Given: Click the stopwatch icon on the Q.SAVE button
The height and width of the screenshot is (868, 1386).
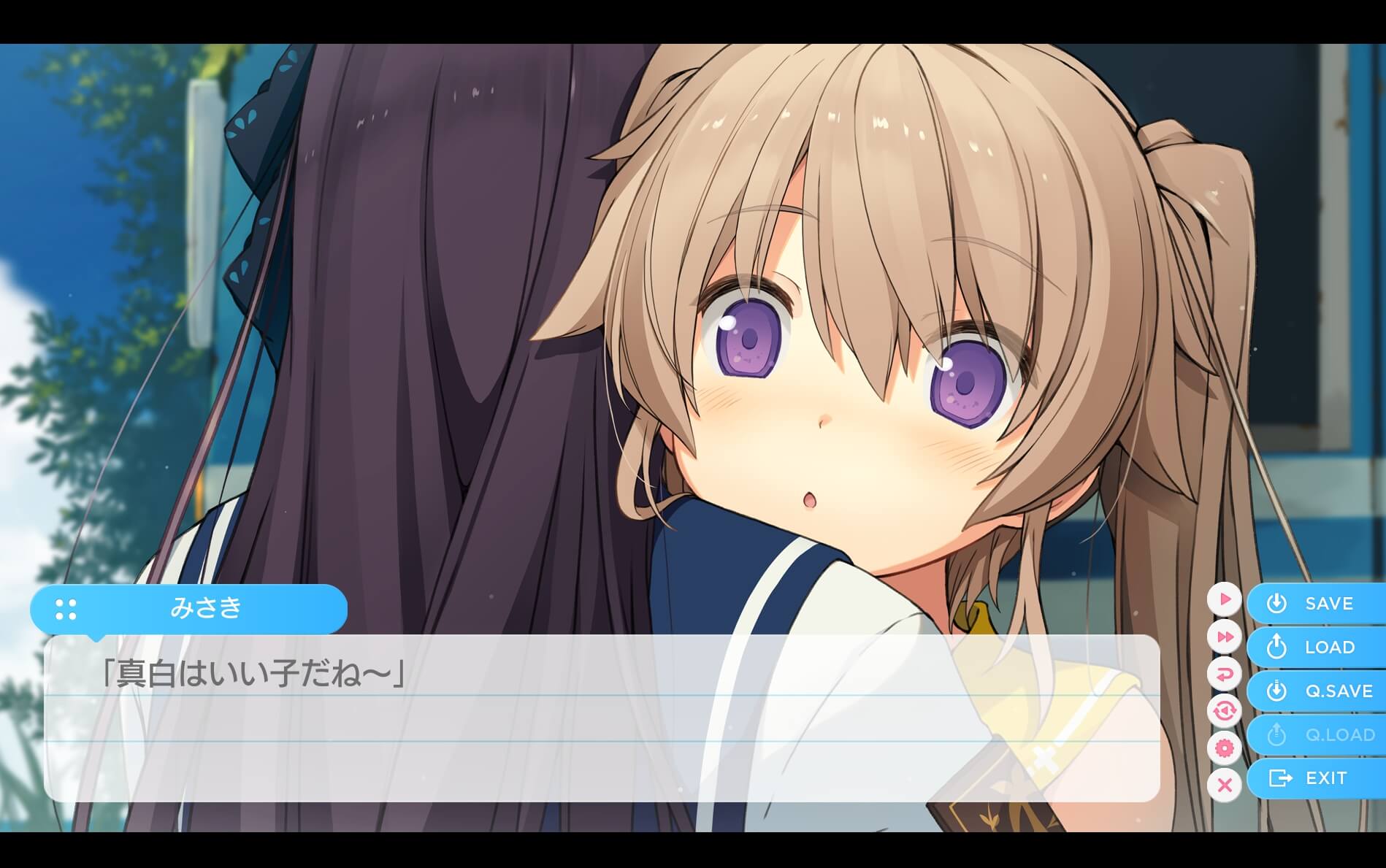Looking at the screenshot, I should pos(1276,691).
